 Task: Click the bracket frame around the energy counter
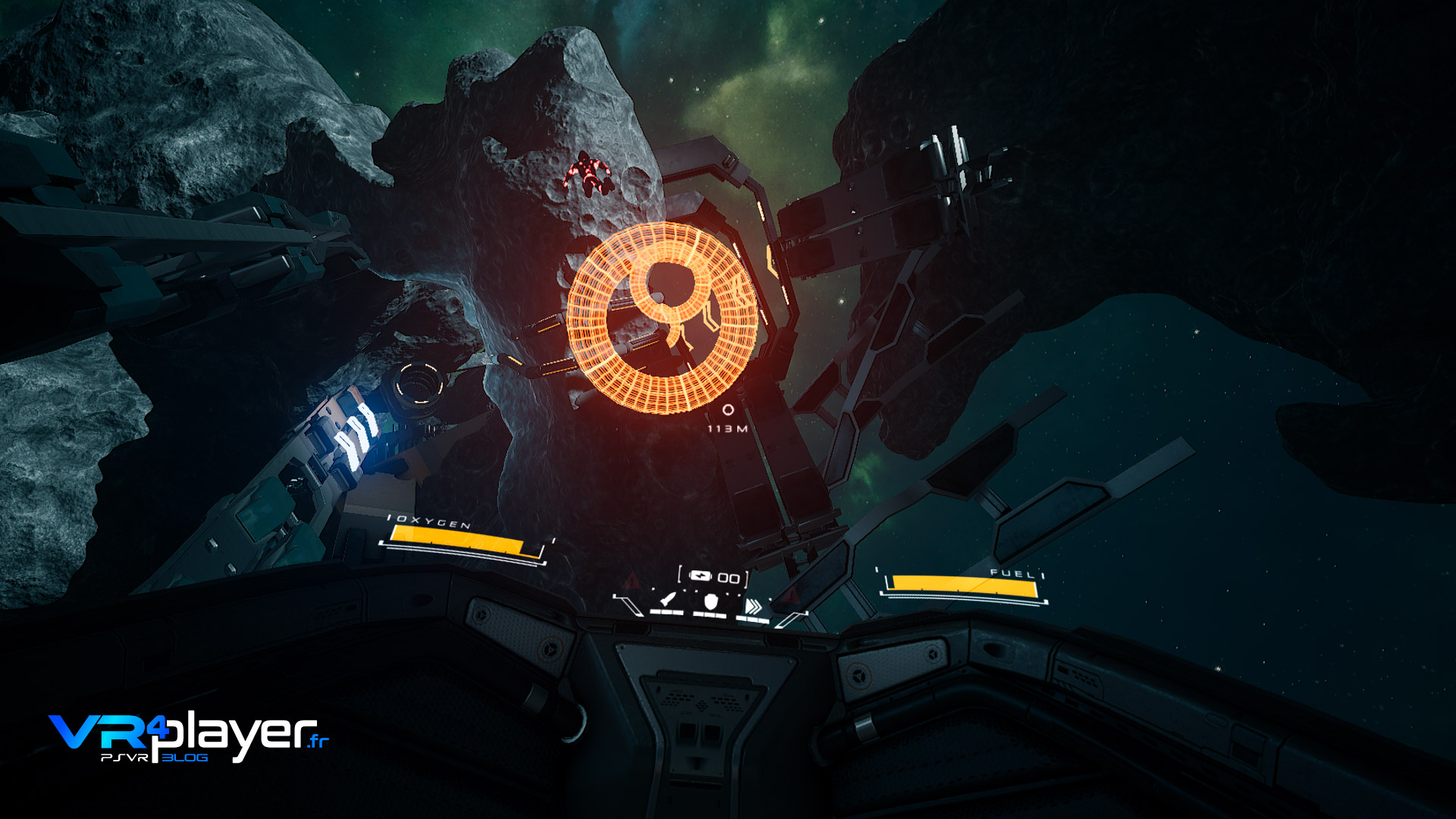coord(680,575)
